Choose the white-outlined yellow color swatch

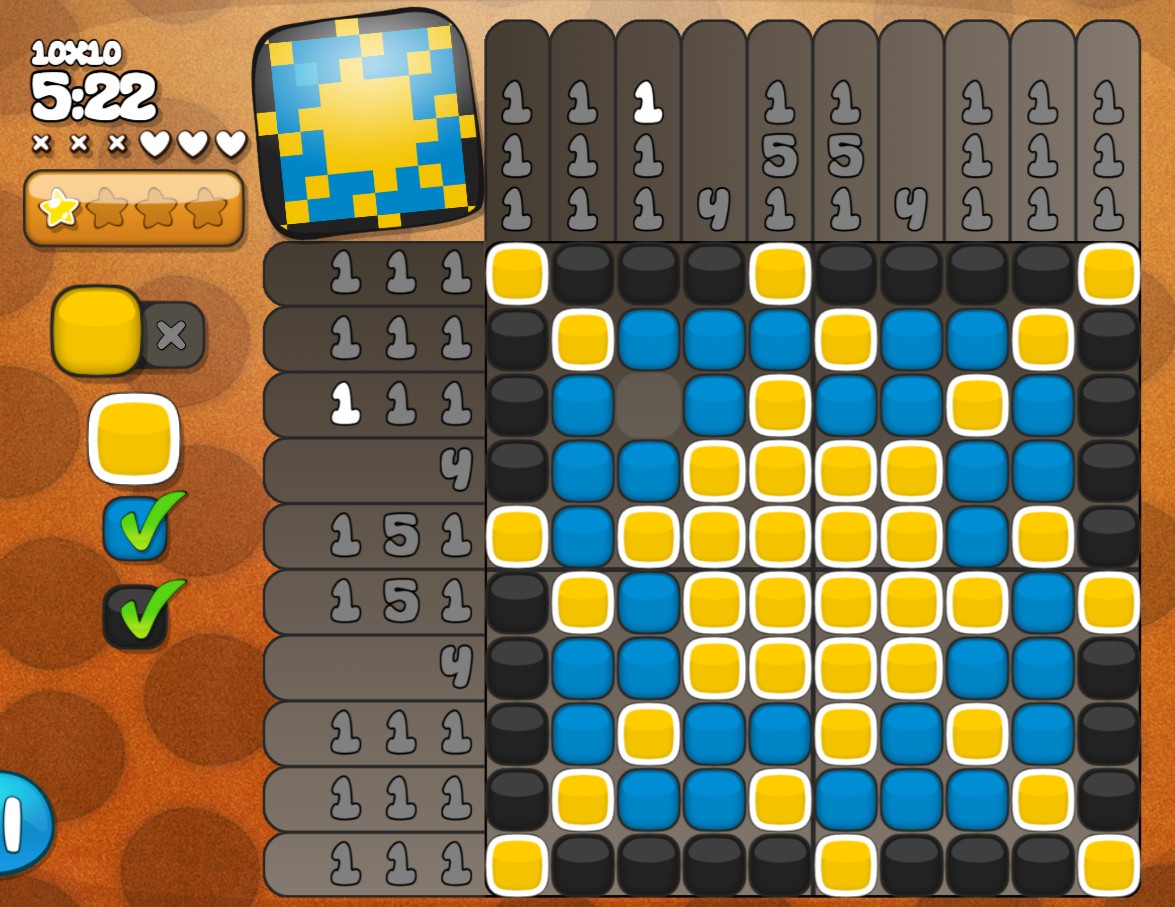[134, 438]
